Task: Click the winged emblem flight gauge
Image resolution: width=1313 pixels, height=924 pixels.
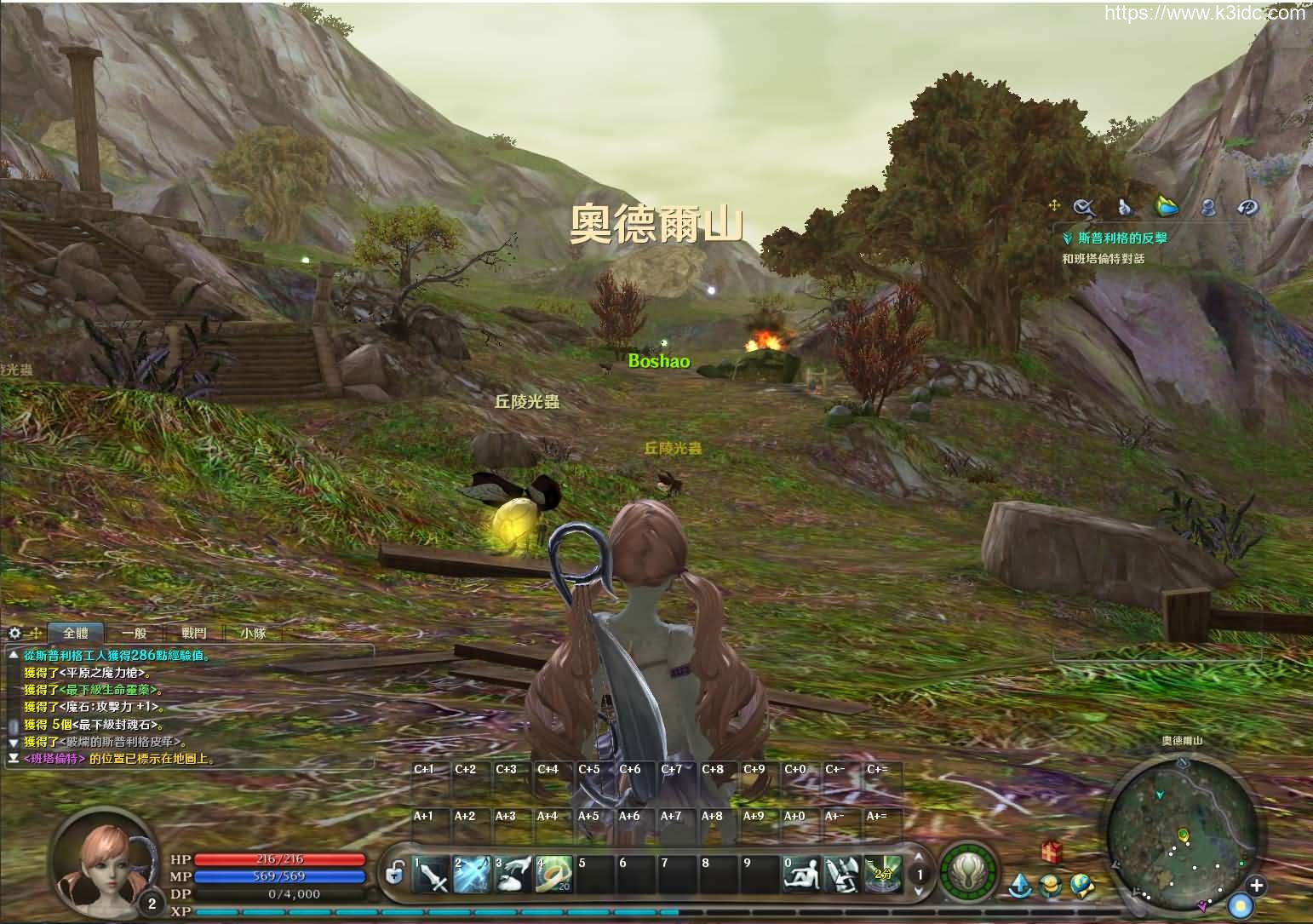Action: [969, 873]
